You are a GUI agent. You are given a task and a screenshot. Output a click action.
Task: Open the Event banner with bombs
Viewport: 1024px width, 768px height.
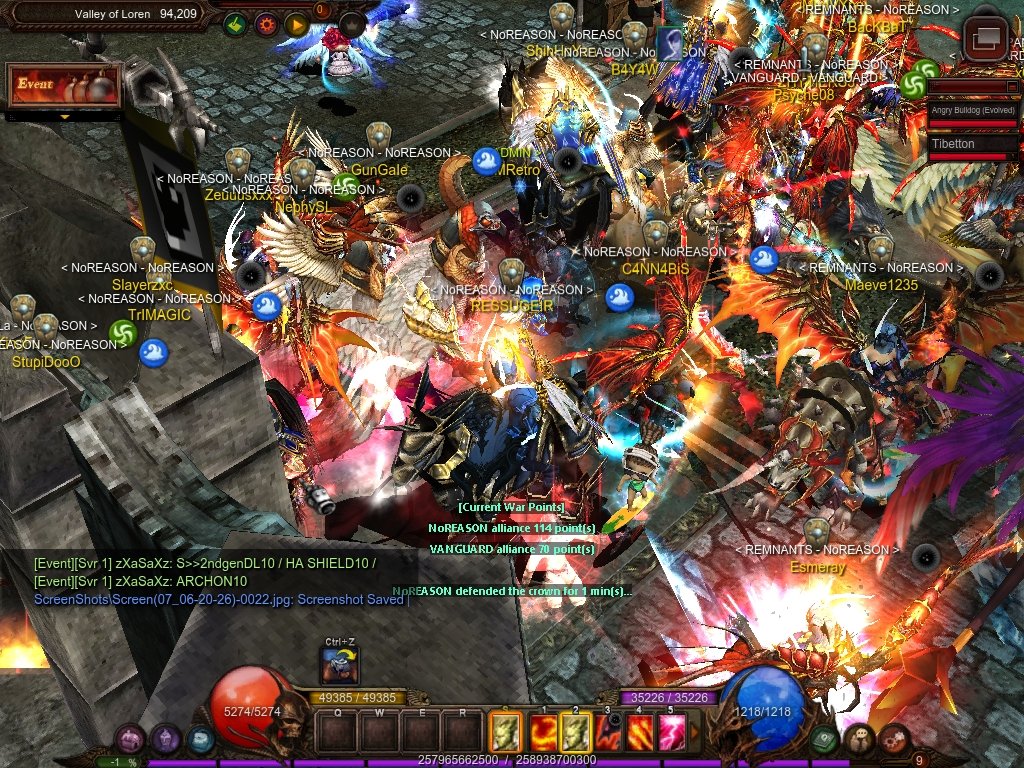(64, 87)
